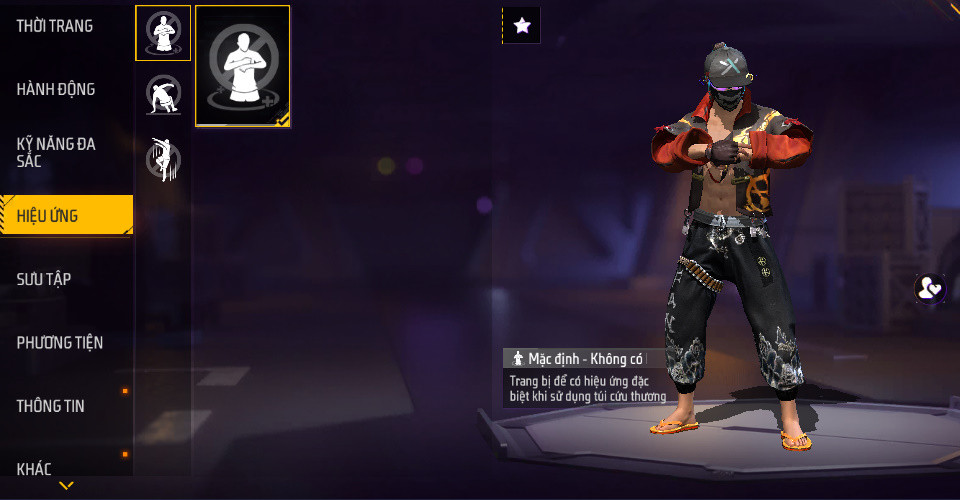Select the default no-effect item tile

click(243, 66)
